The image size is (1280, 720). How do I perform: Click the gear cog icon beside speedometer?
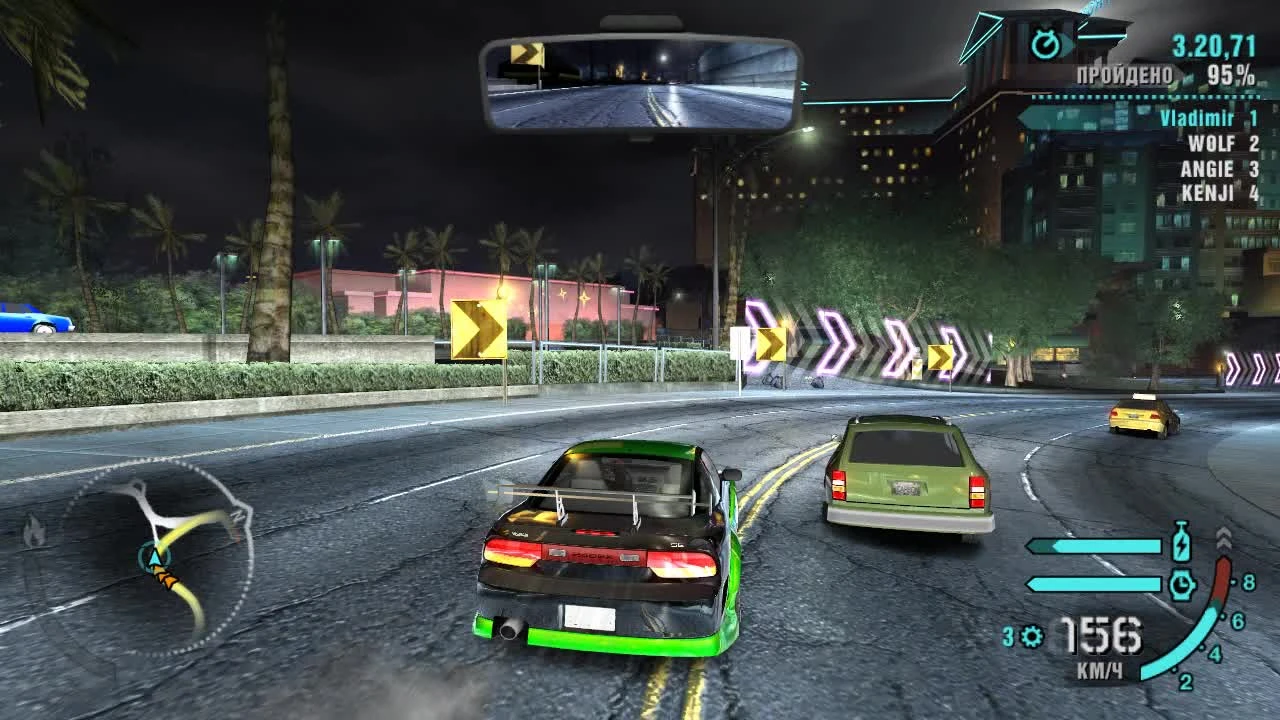1030,635
